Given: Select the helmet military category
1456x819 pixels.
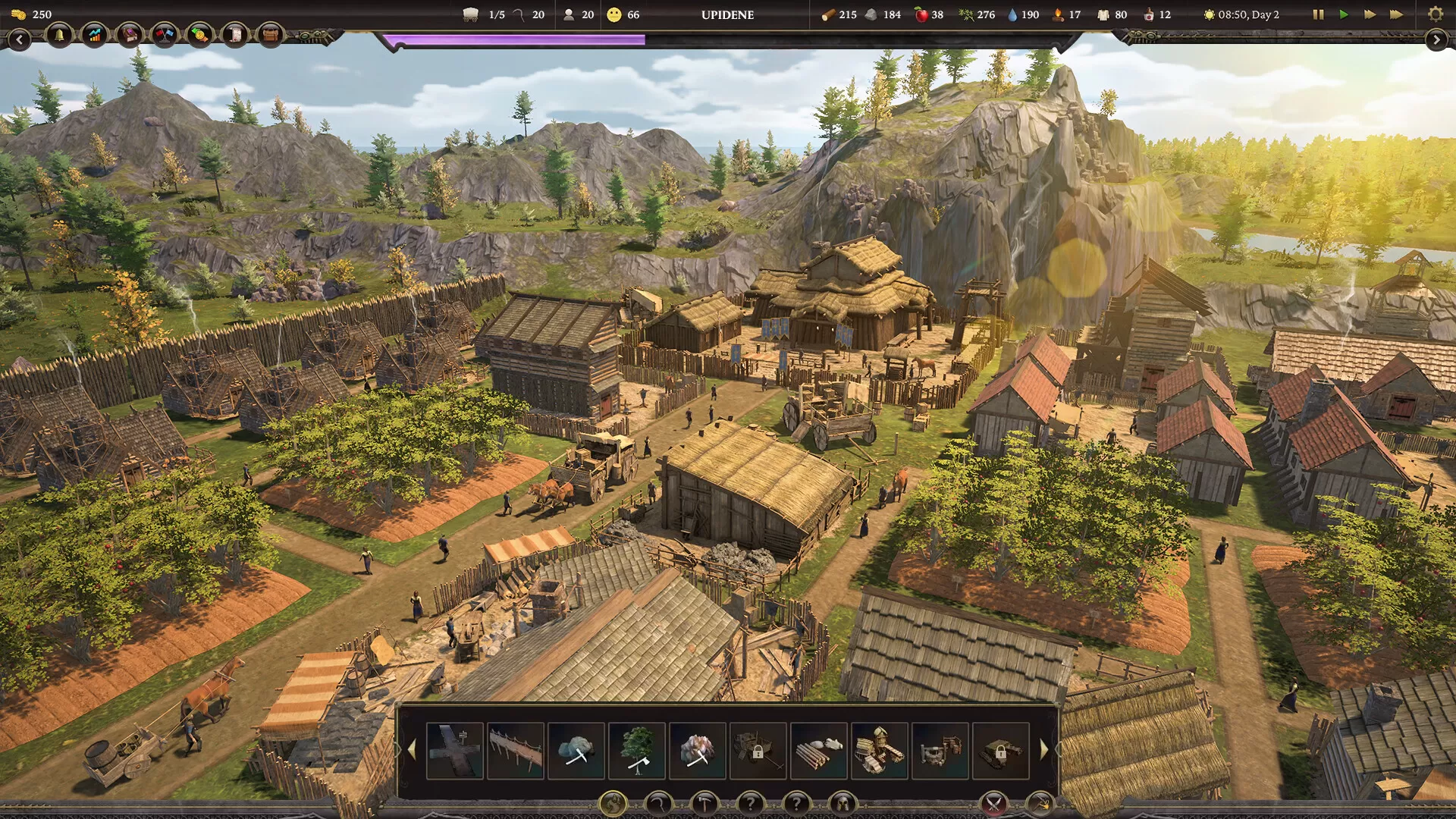Looking at the screenshot, I should 844,803.
